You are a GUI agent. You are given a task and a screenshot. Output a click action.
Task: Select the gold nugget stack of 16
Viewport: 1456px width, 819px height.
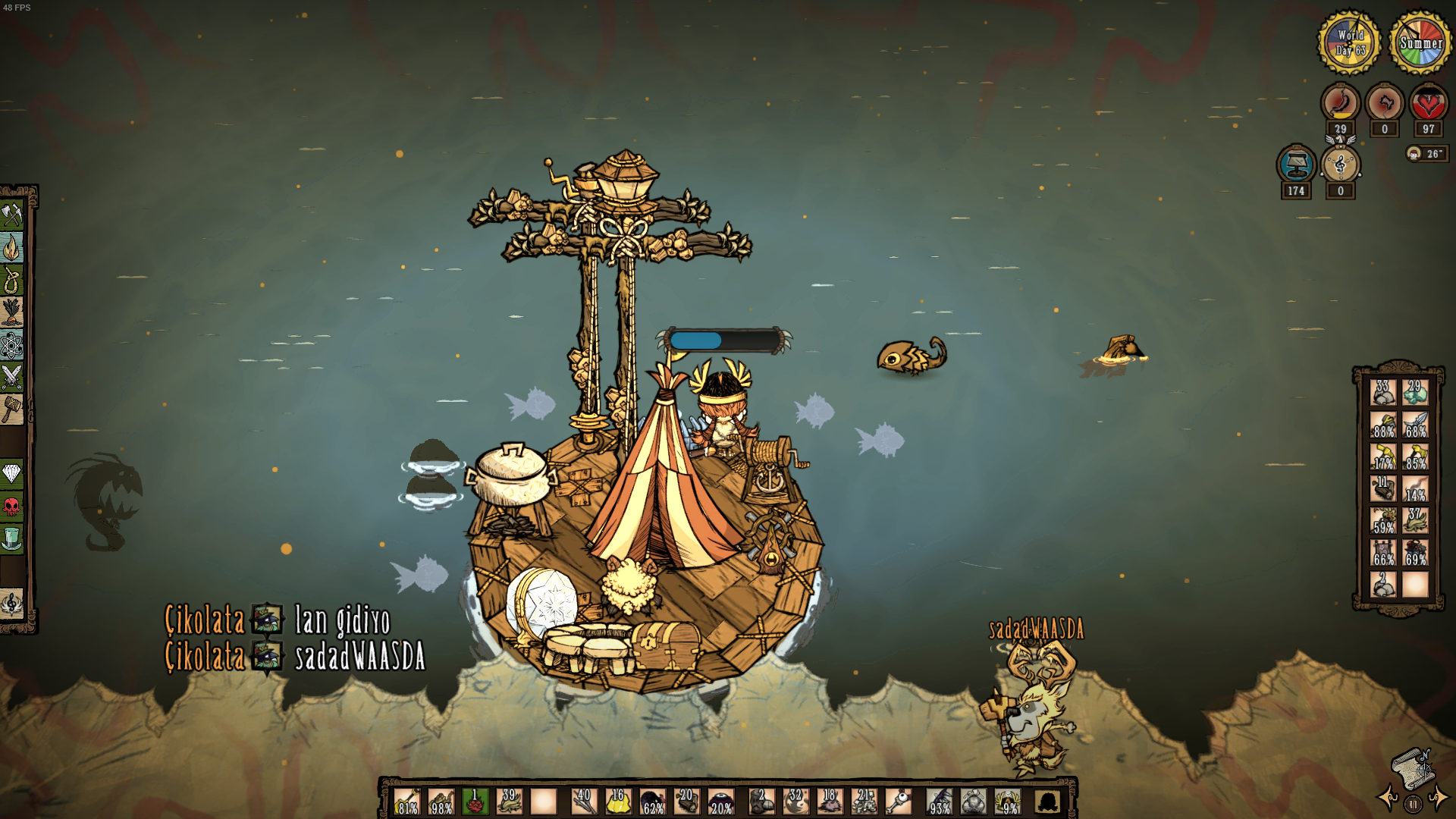pyautogui.click(x=618, y=802)
